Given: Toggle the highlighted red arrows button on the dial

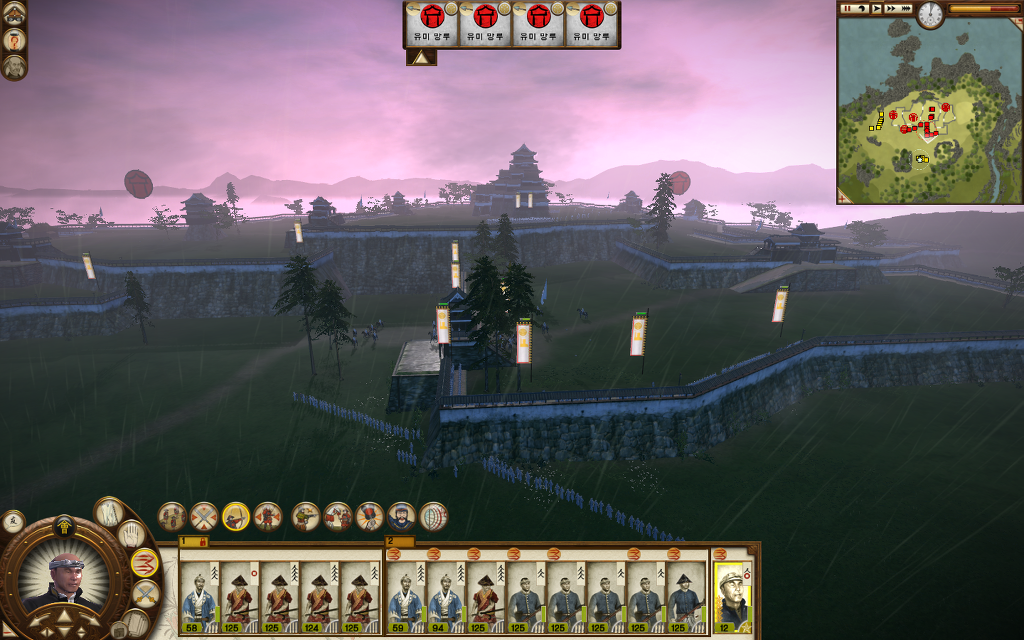Looking at the screenshot, I should (x=145, y=563).
